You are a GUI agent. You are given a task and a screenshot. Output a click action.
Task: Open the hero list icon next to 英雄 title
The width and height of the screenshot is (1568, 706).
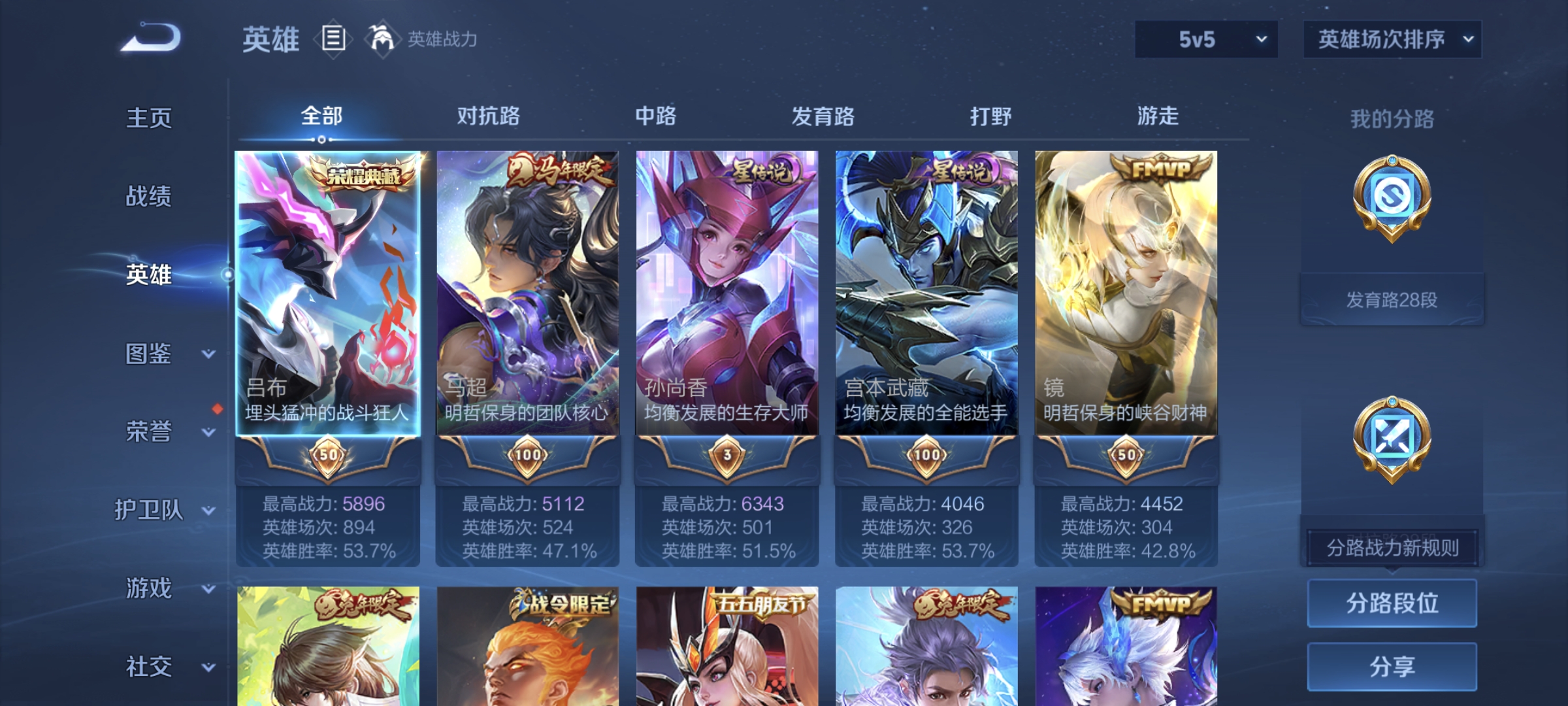tap(333, 39)
